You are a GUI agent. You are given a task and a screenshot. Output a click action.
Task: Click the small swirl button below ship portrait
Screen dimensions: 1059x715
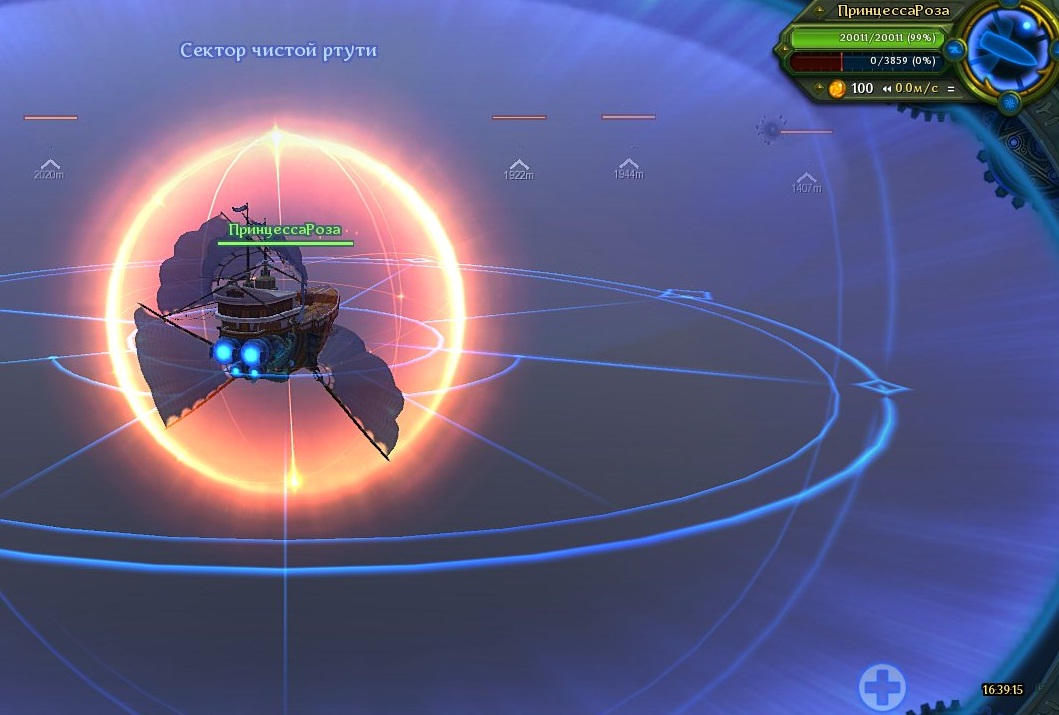[x=1009, y=101]
